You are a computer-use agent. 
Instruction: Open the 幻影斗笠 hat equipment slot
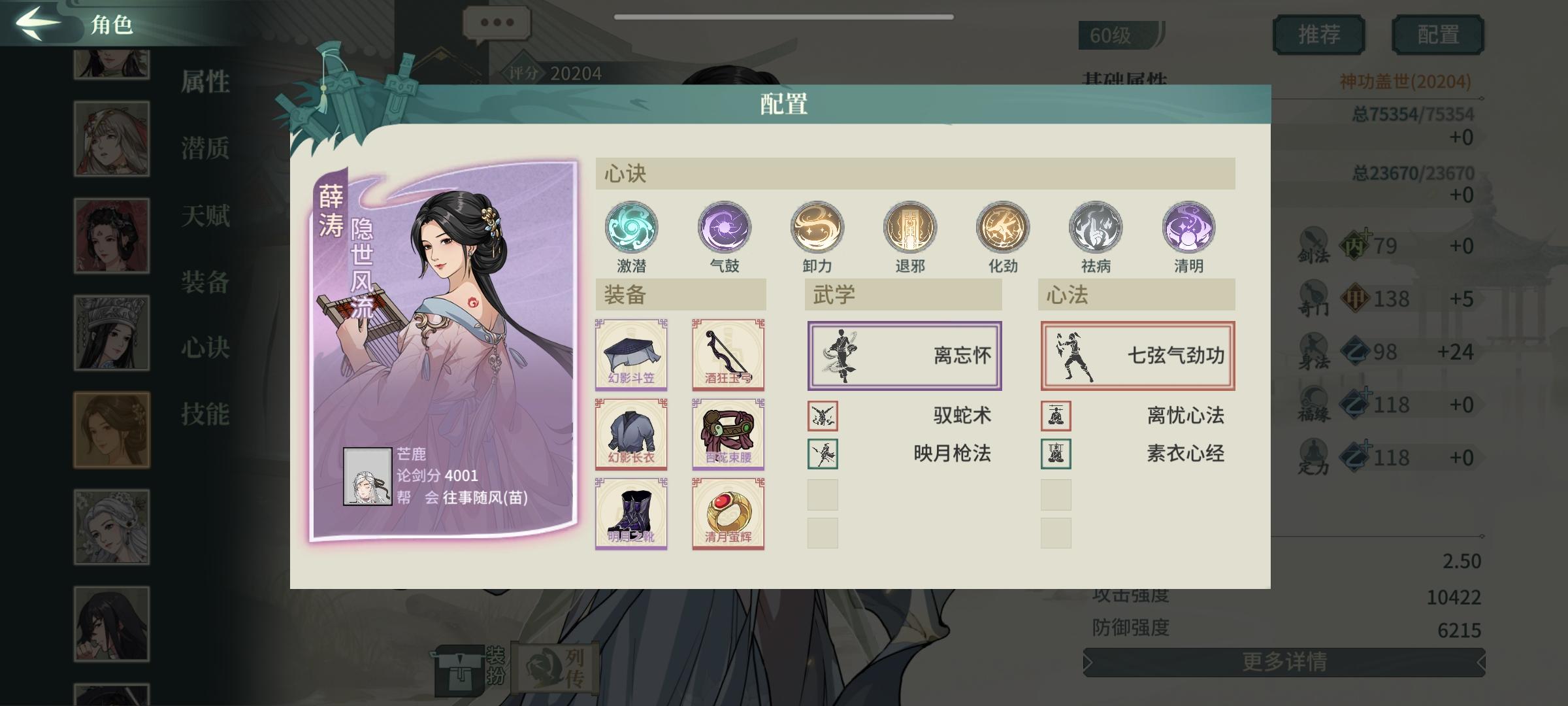(x=631, y=355)
